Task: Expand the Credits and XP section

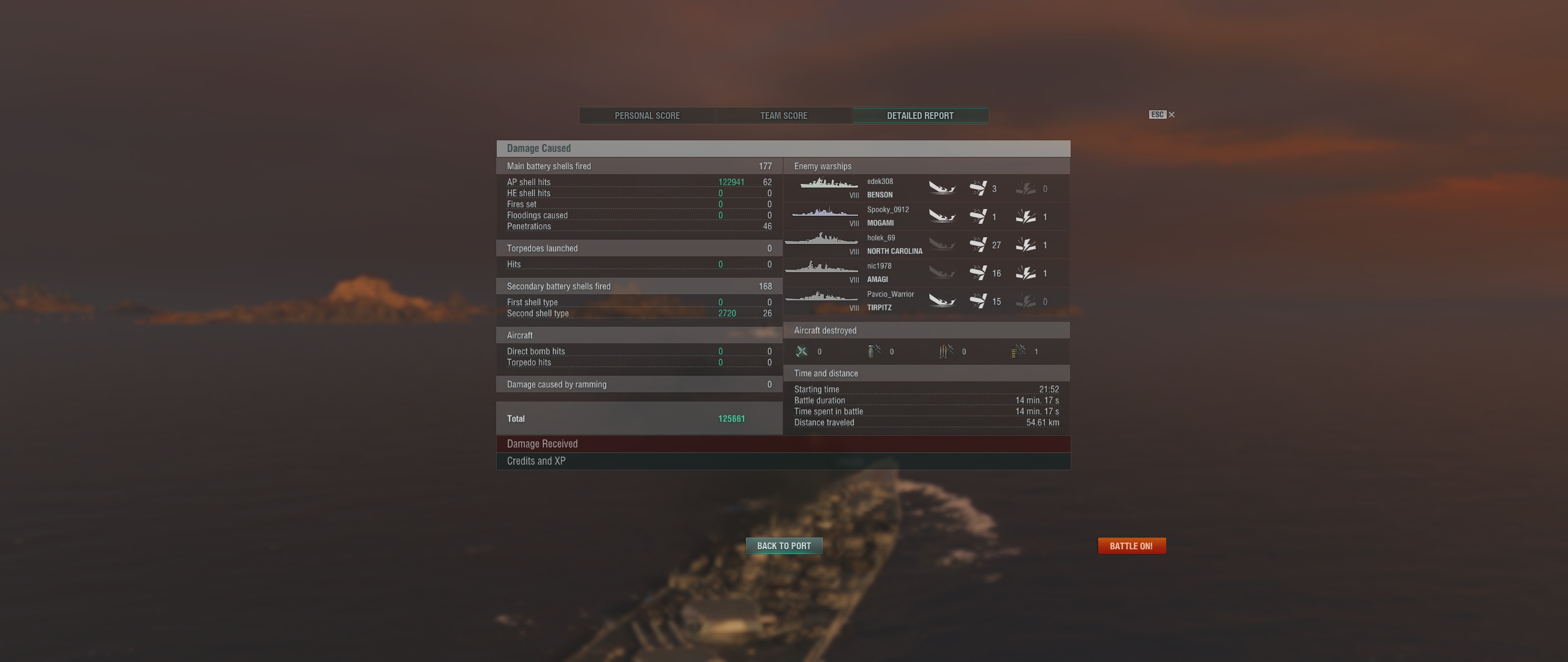Action: point(783,461)
